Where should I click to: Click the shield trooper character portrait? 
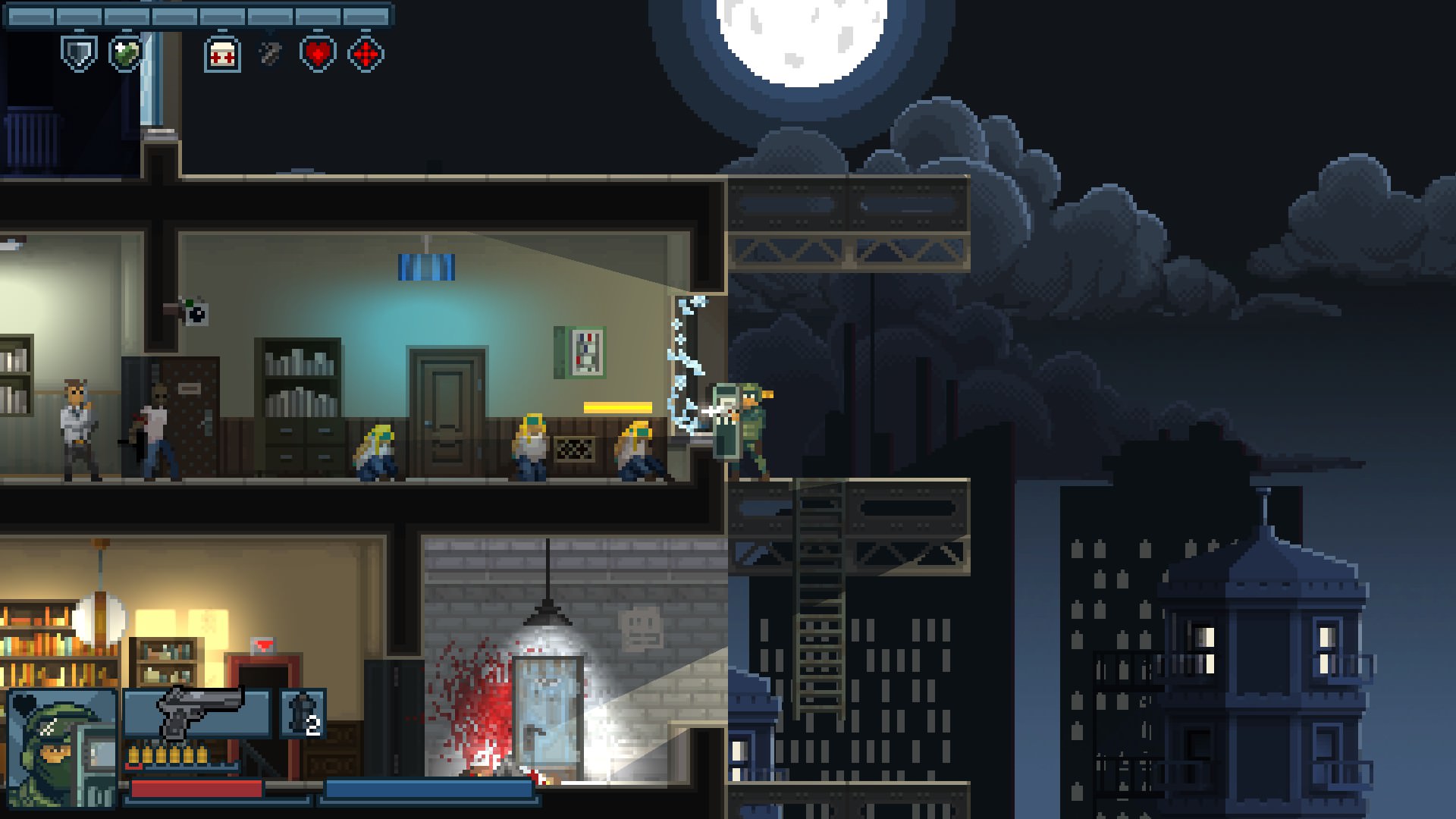(62, 747)
